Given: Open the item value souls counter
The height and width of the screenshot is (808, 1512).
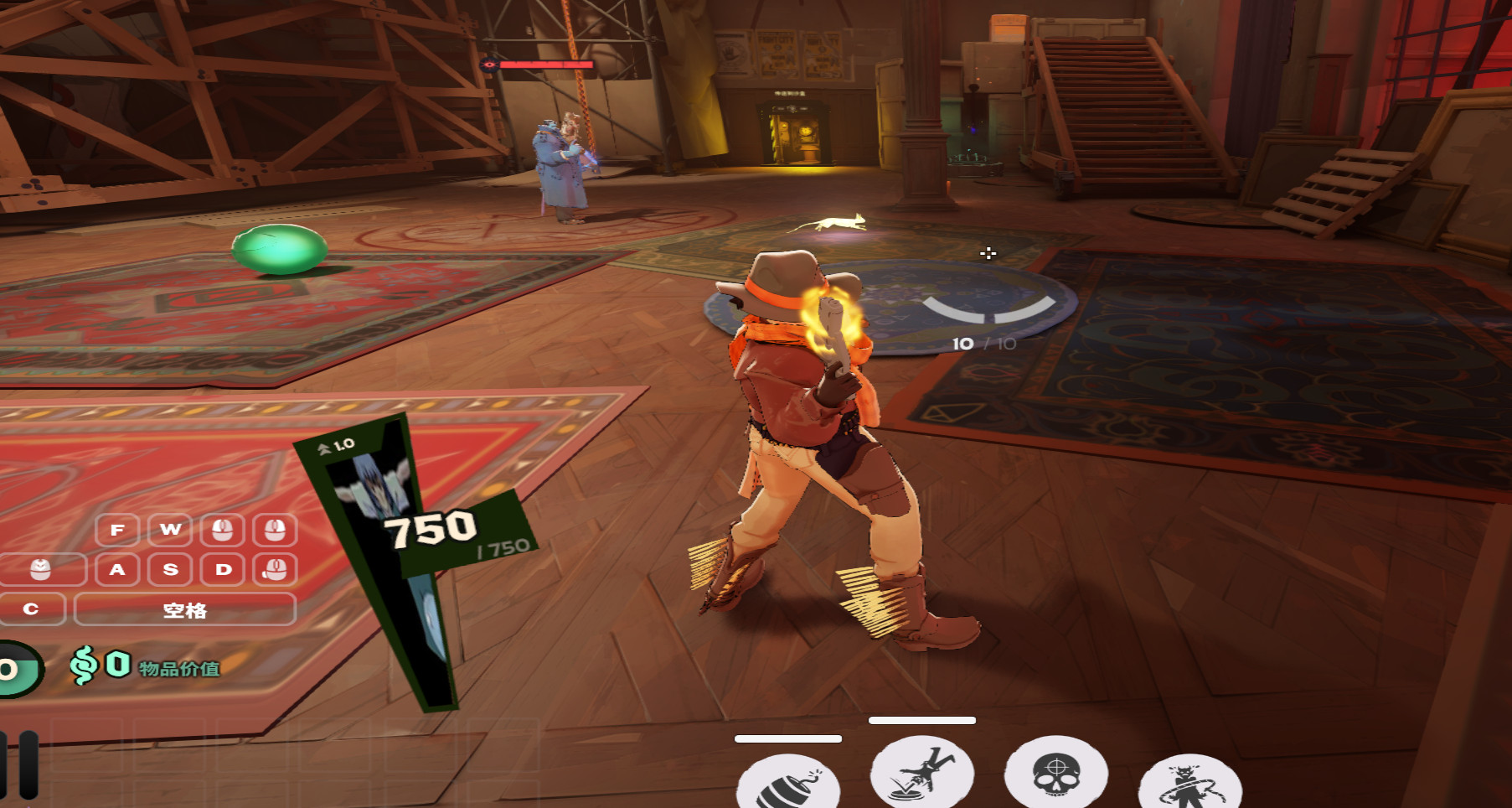Looking at the screenshot, I should click(x=144, y=667).
